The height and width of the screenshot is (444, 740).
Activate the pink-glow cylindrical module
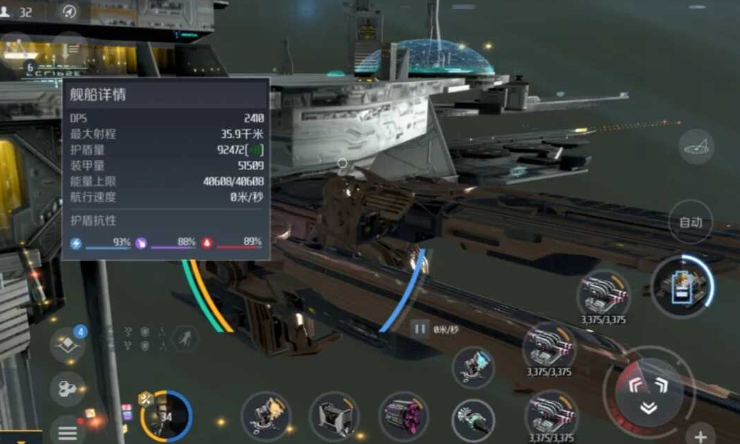pyautogui.click(x=403, y=415)
